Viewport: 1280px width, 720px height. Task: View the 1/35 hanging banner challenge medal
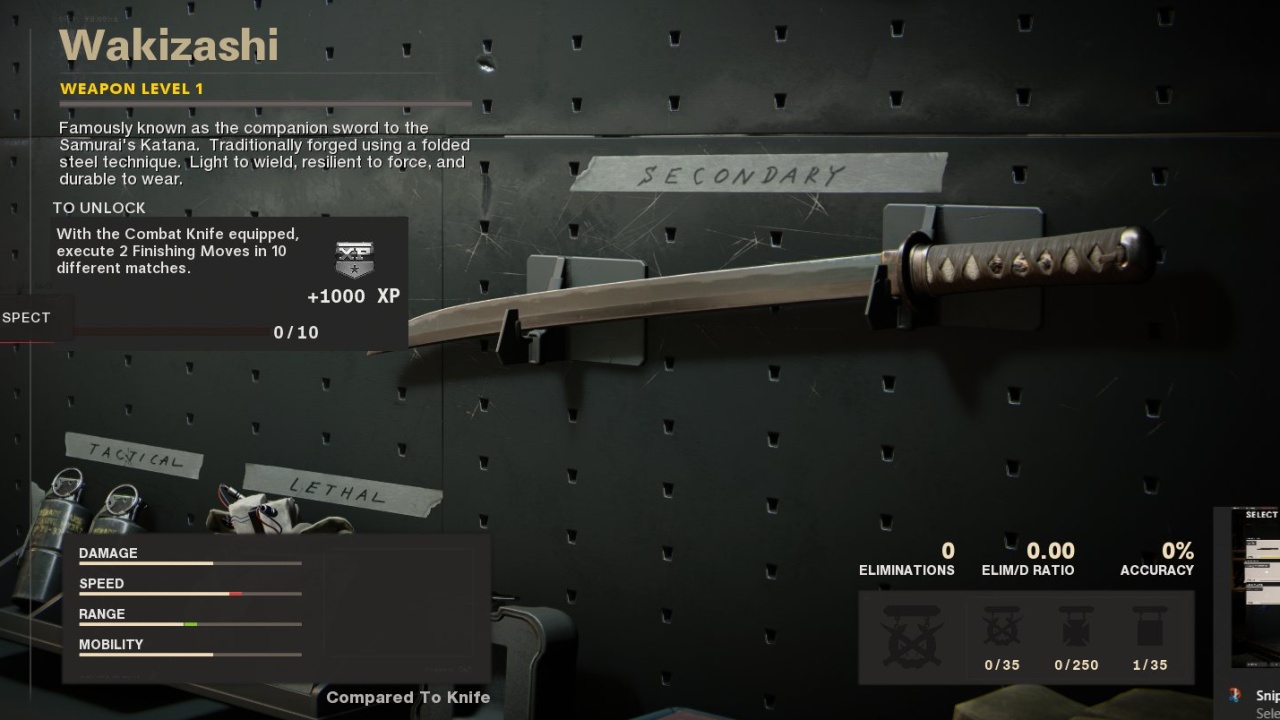(1148, 625)
